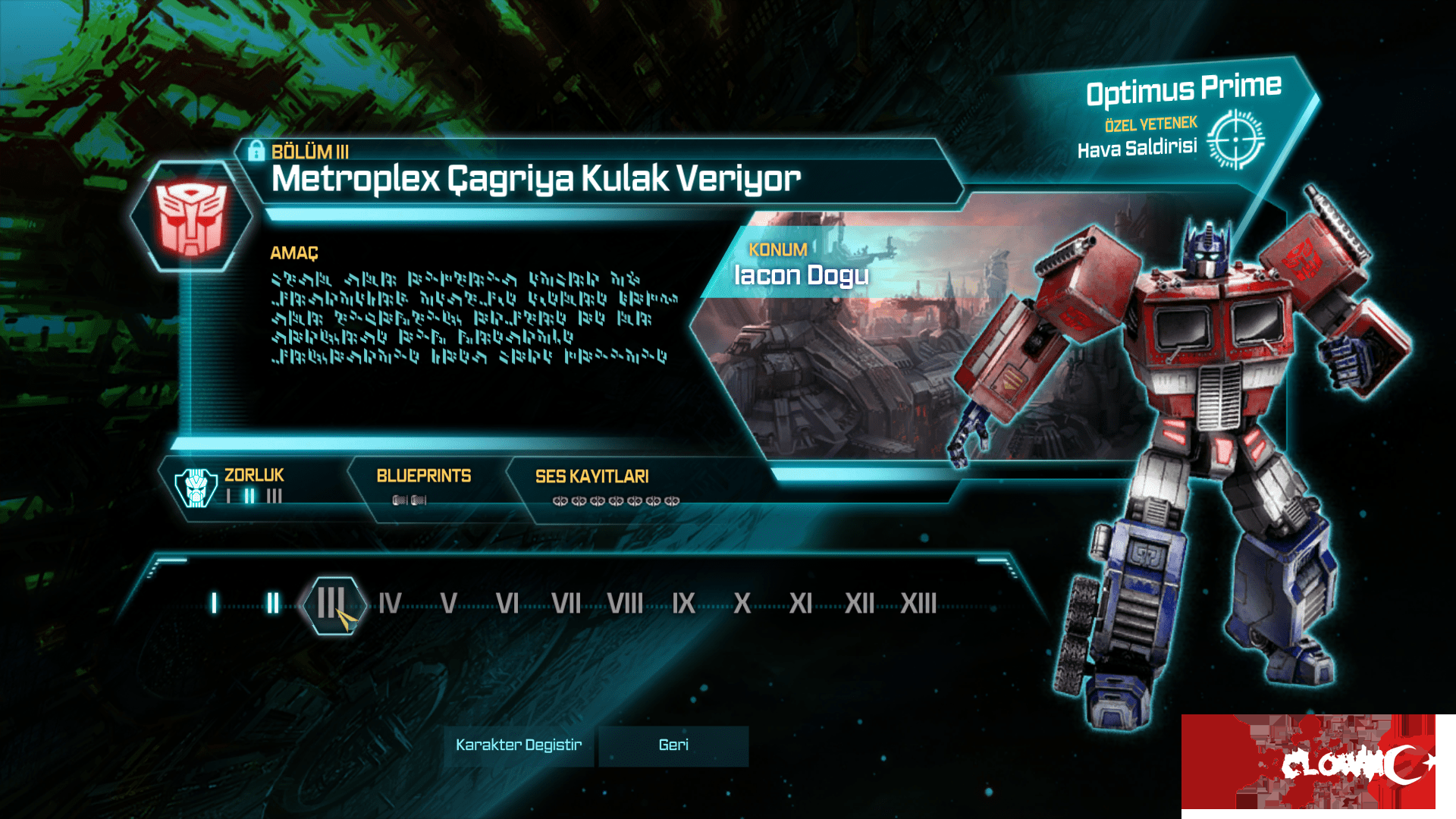Select chapter XII

pos(859,604)
